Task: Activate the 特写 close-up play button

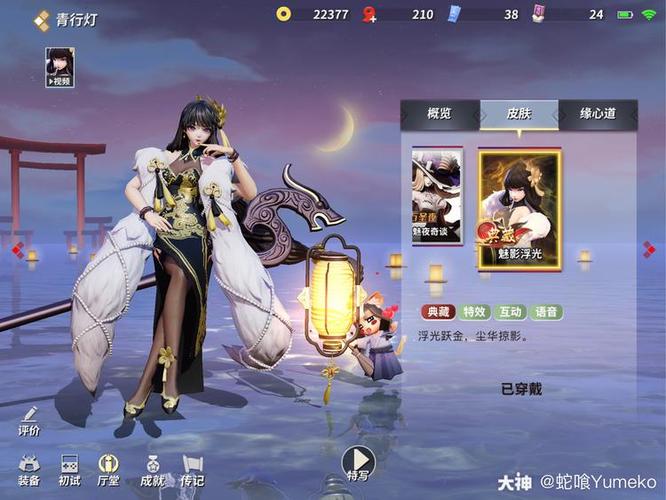Action: point(357,464)
